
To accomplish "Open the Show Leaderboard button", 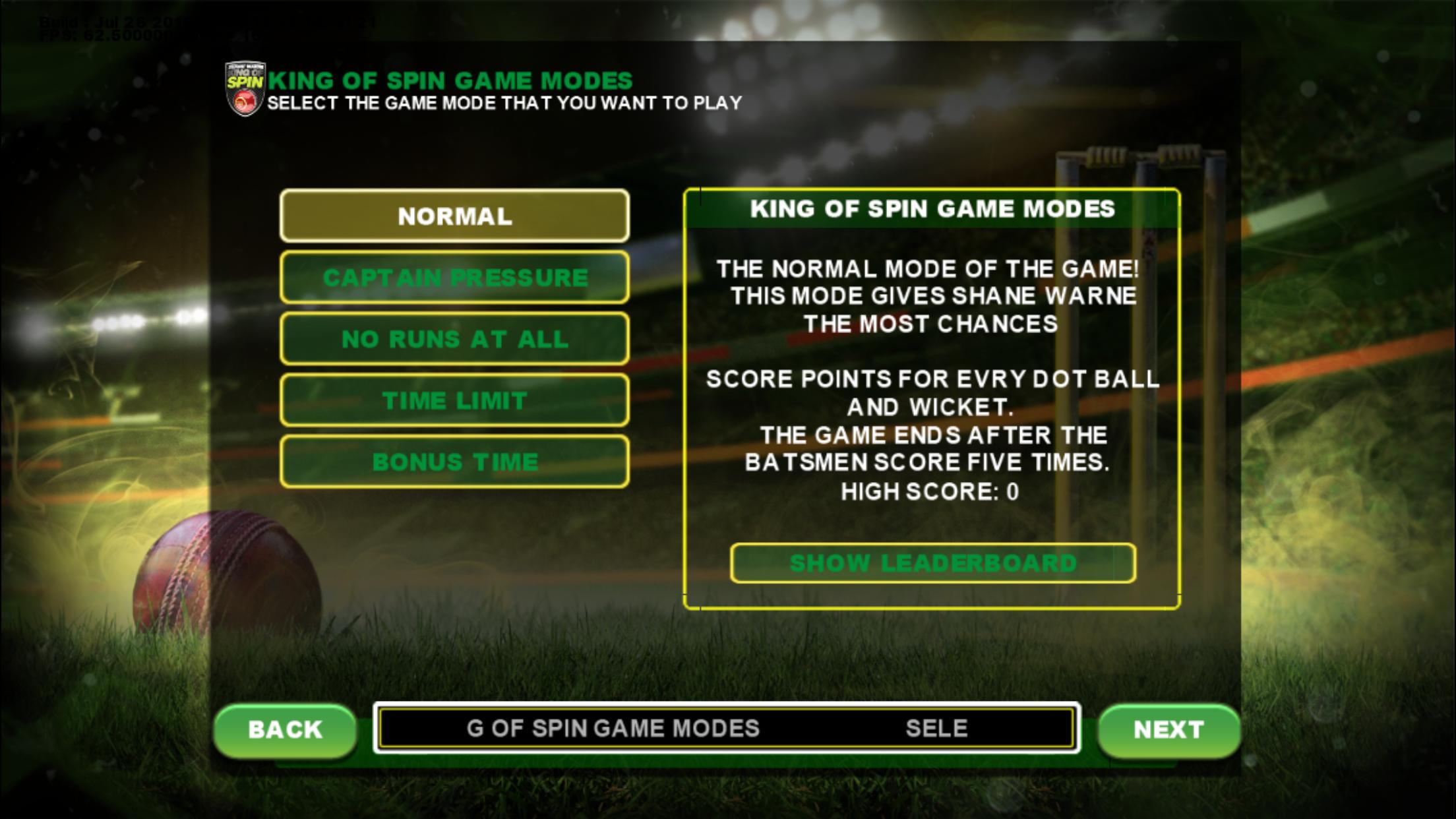I will [x=932, y=563].
